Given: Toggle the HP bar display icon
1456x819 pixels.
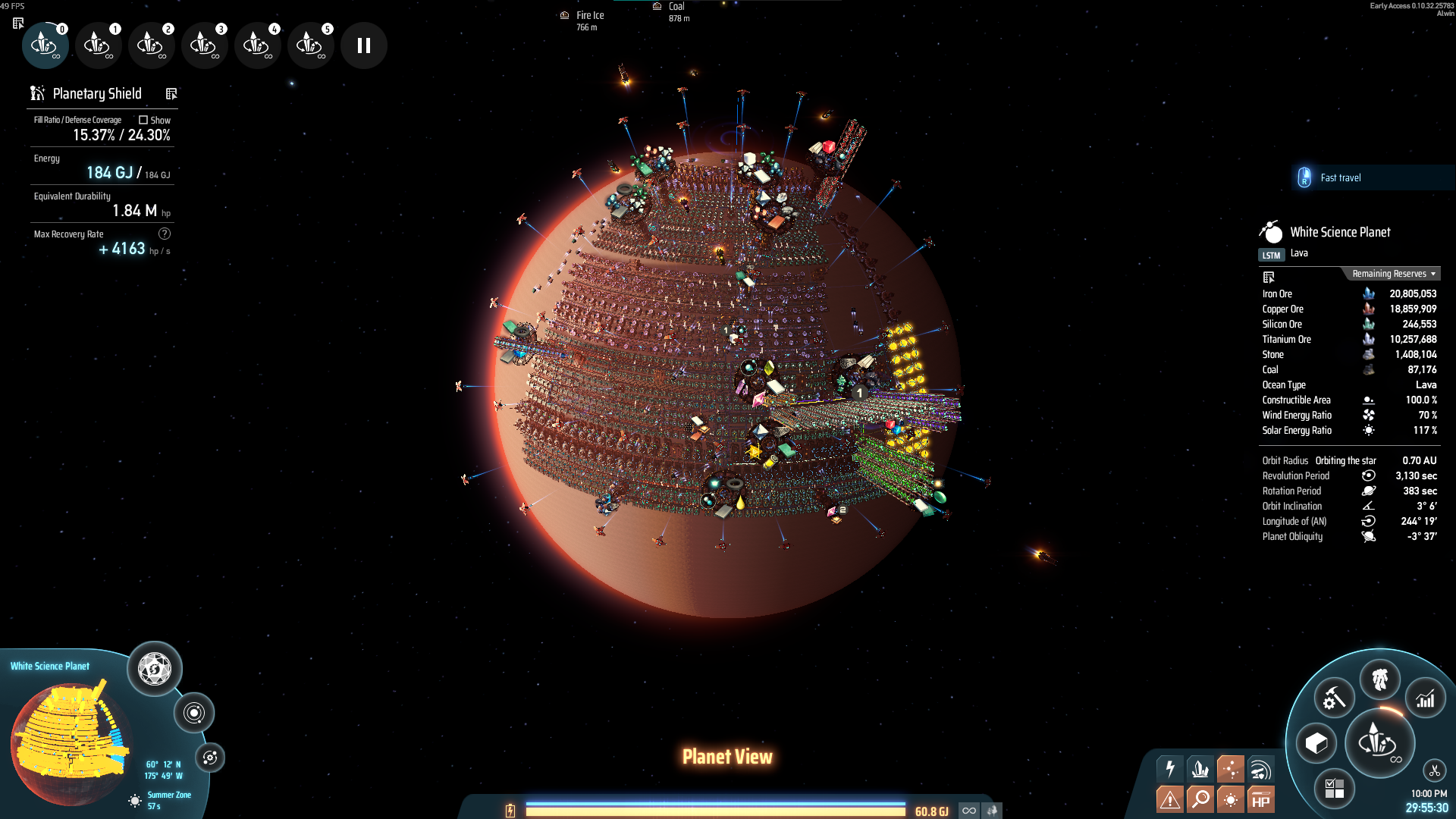Looking at the screenshot, I should coord(1260,799).
